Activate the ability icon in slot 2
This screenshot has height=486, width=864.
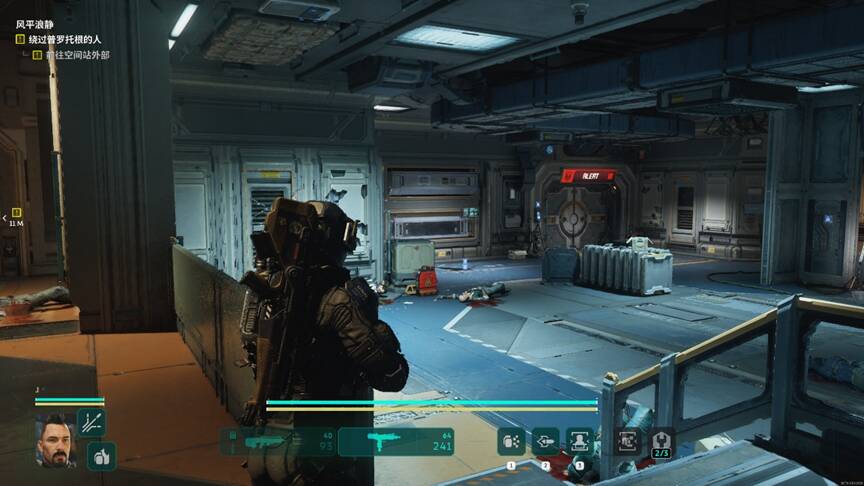pos(545,441)
